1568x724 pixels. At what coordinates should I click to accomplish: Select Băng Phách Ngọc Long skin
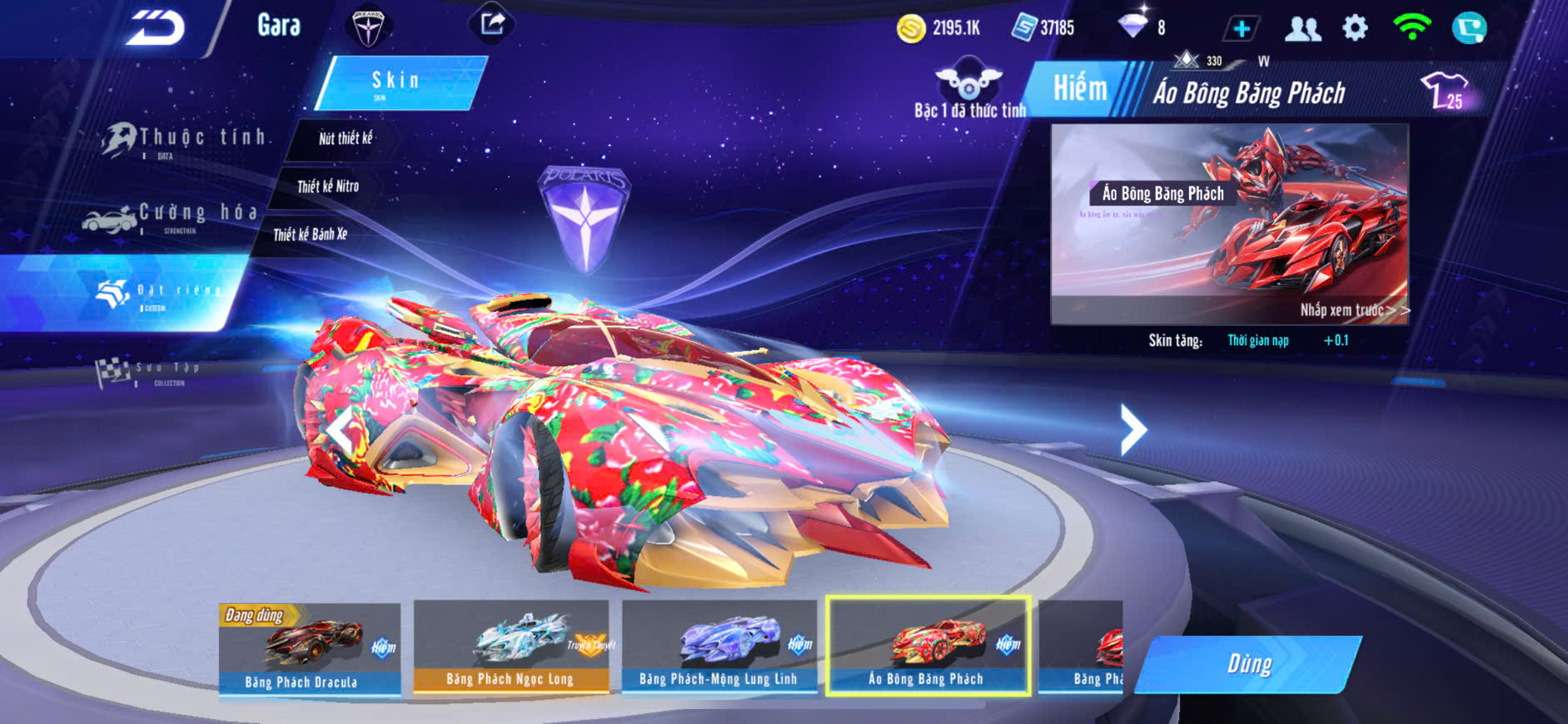[510, 647]
